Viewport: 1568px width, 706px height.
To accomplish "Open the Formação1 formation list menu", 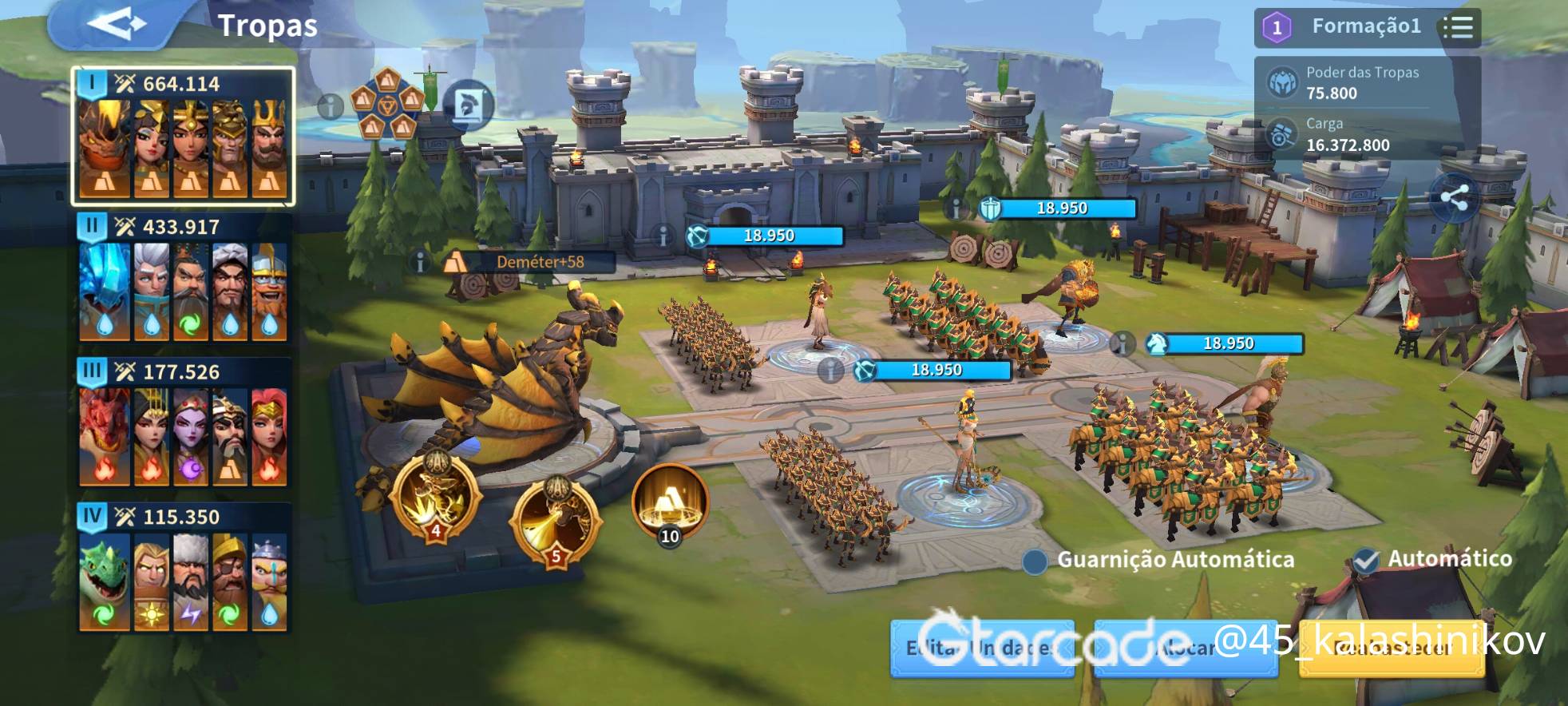I will coord(1458,27).
